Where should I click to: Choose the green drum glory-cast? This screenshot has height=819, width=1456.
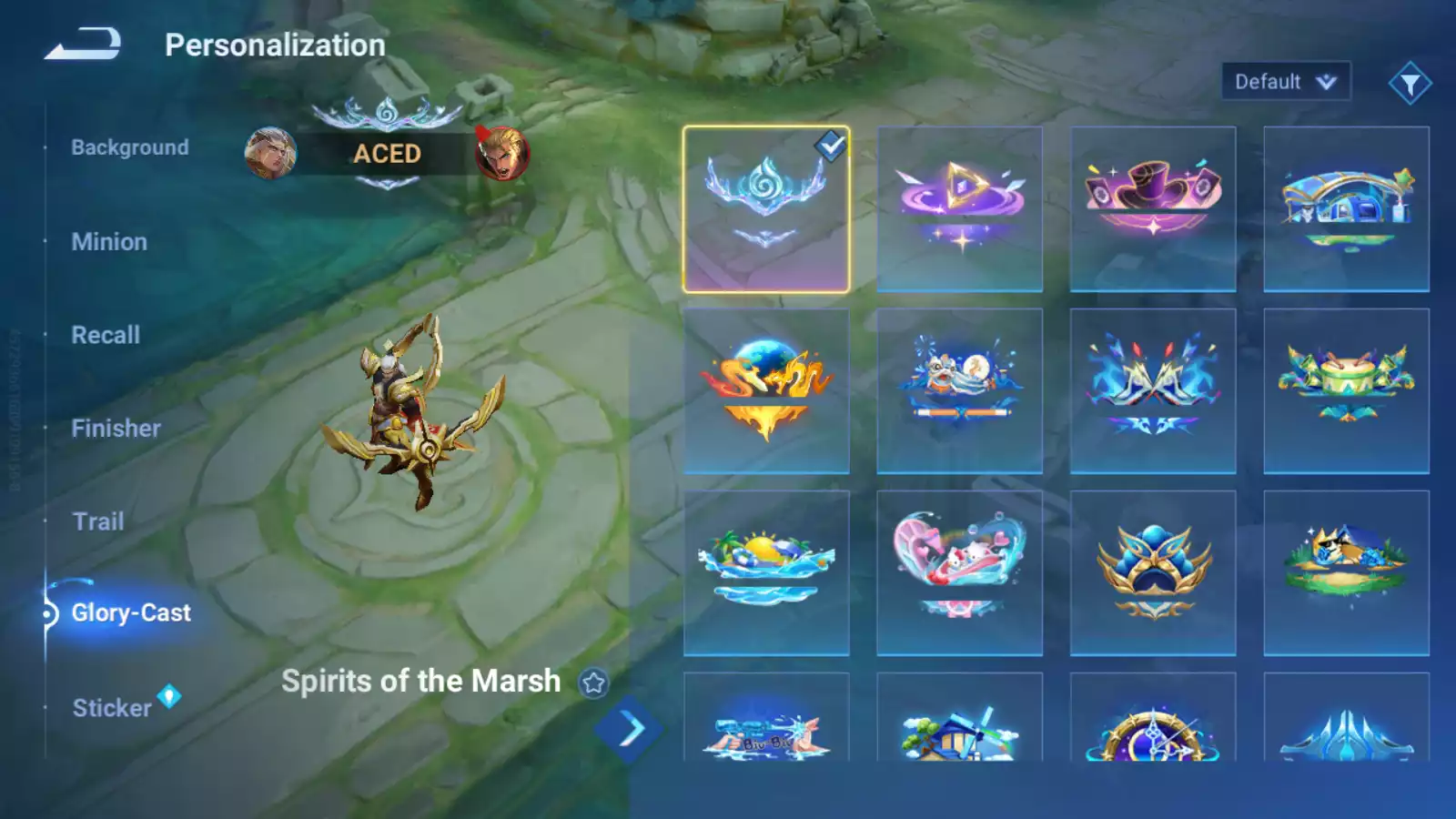(1346, 391)
